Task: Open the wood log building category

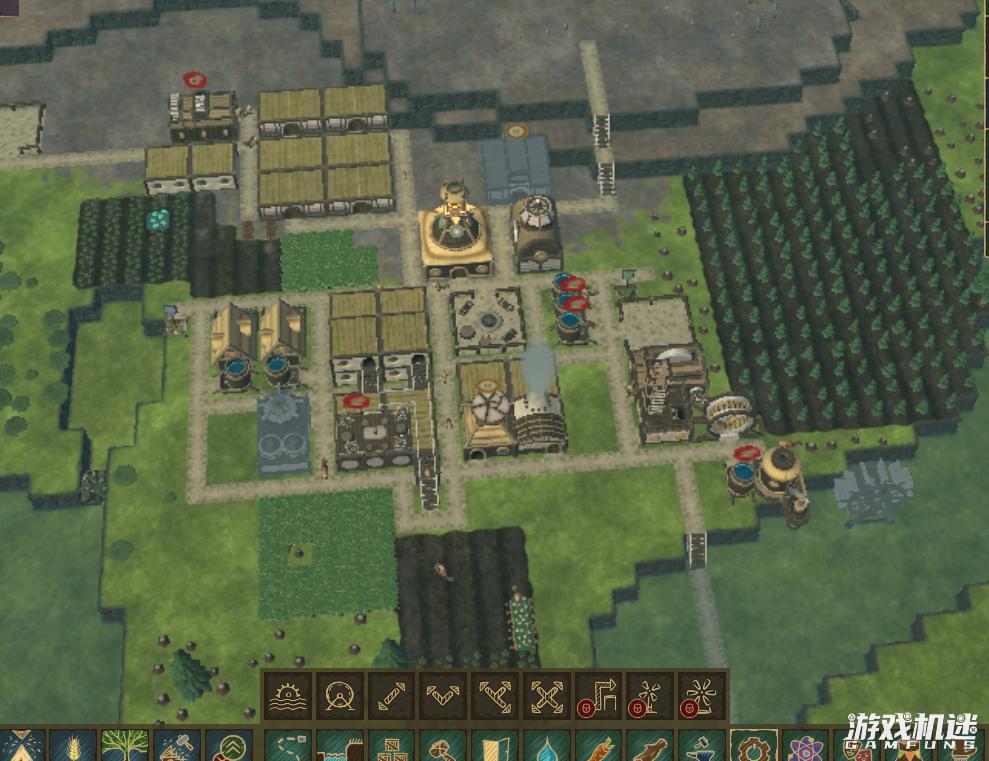Action: (650, 747)
